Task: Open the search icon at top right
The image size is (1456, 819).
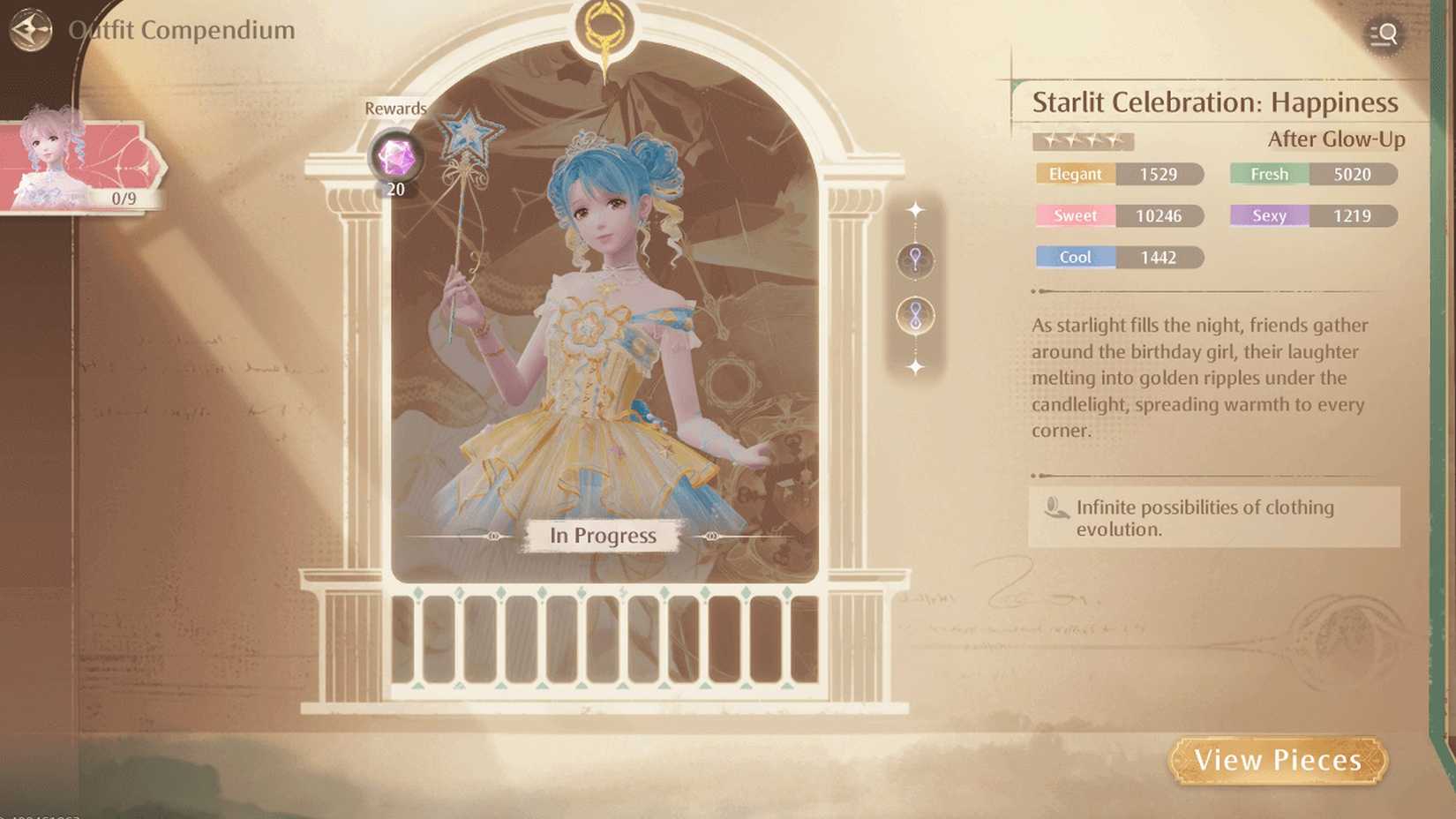Action: coord(1385,35)
